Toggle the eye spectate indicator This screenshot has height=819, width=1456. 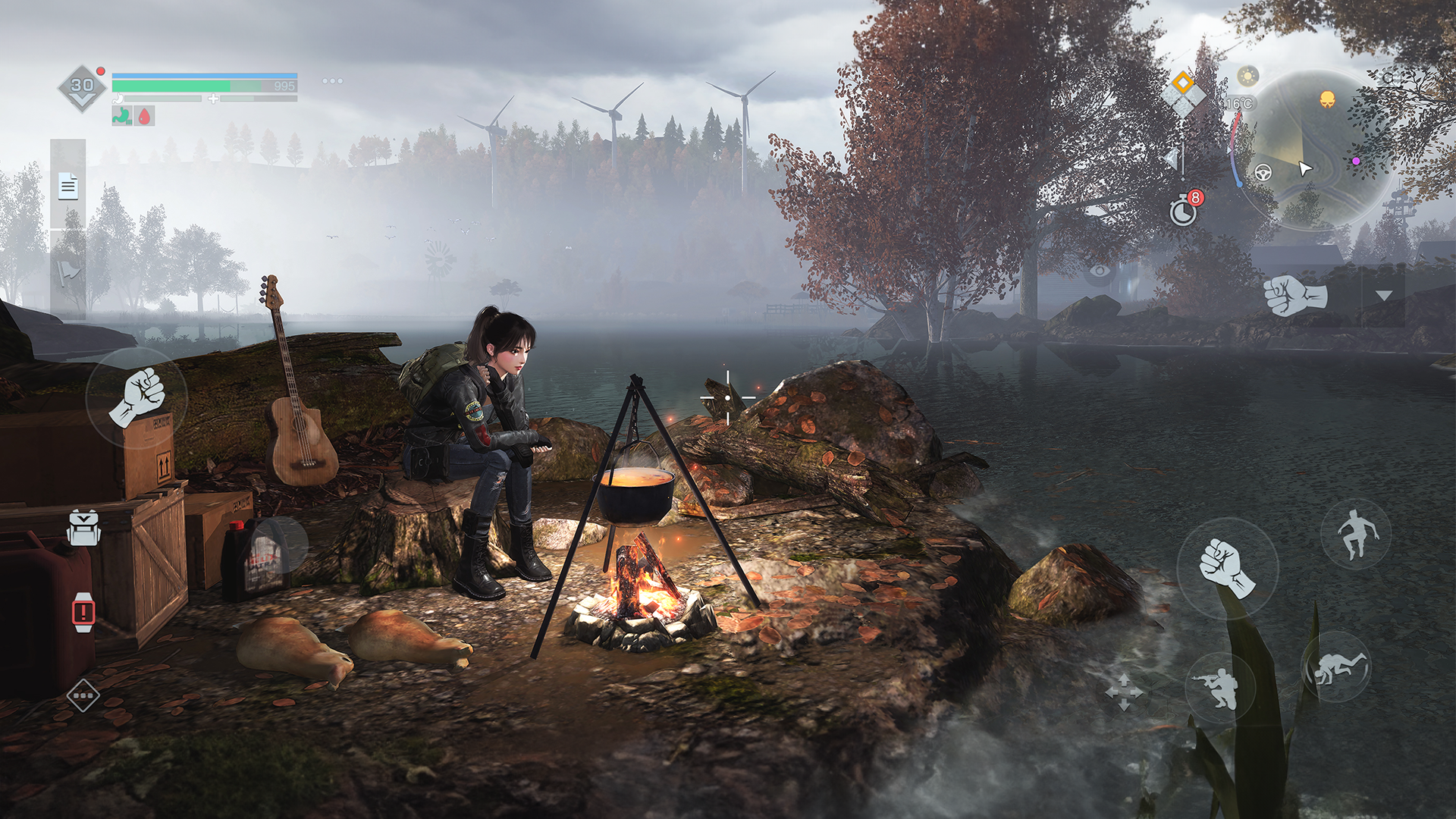pos(1100,271)
